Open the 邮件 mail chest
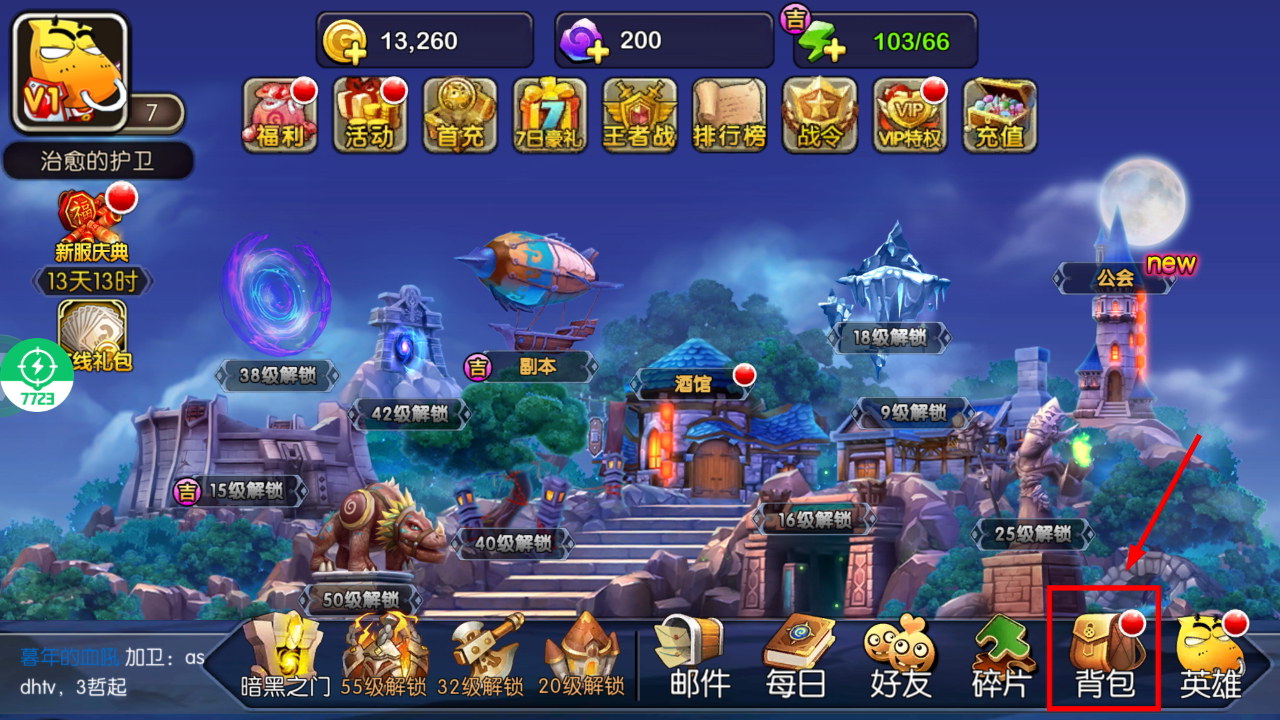 point(690,656)
